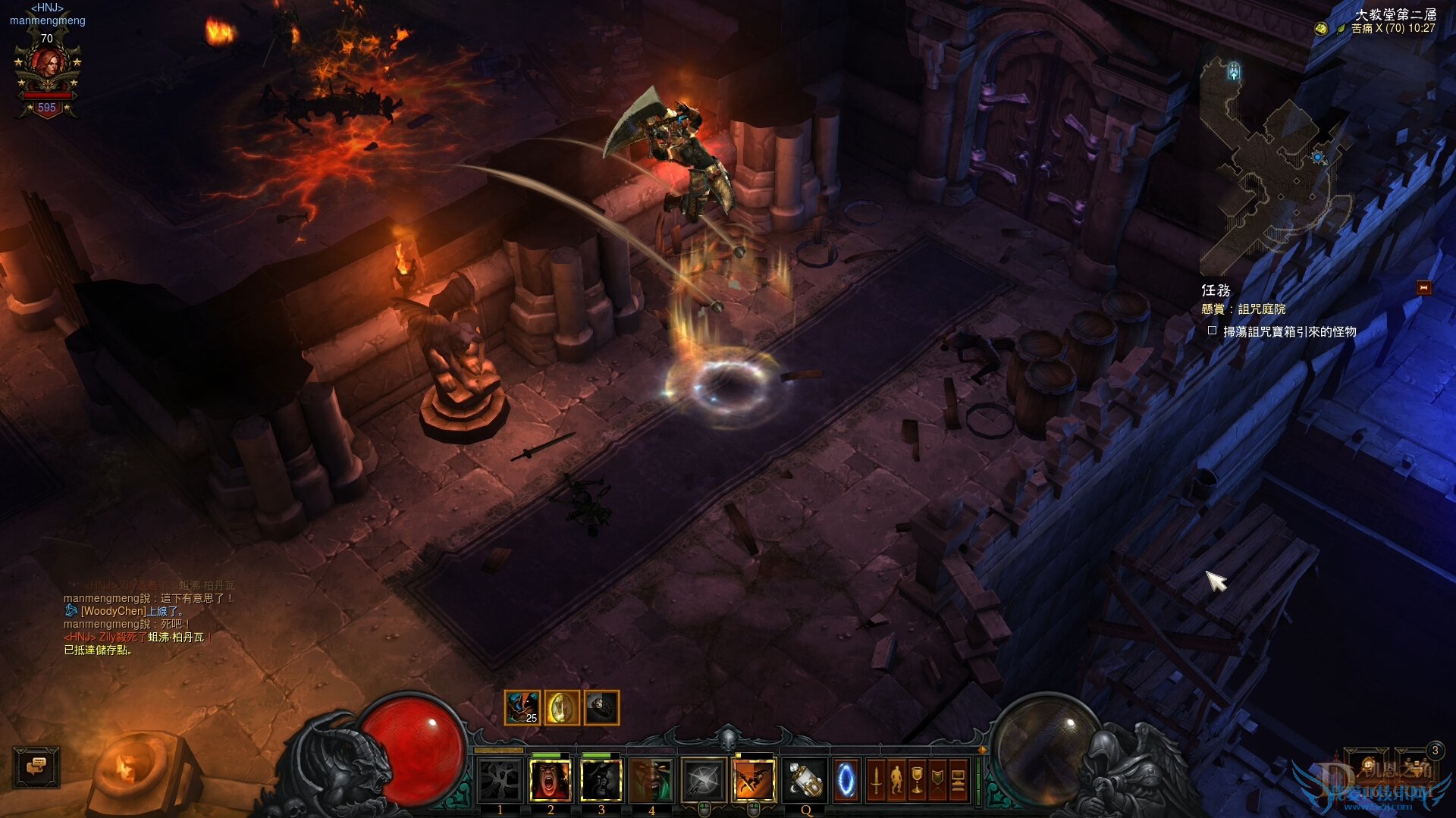Click the chevron banner menu button
1456x818 pixels.
coord(937,780)
